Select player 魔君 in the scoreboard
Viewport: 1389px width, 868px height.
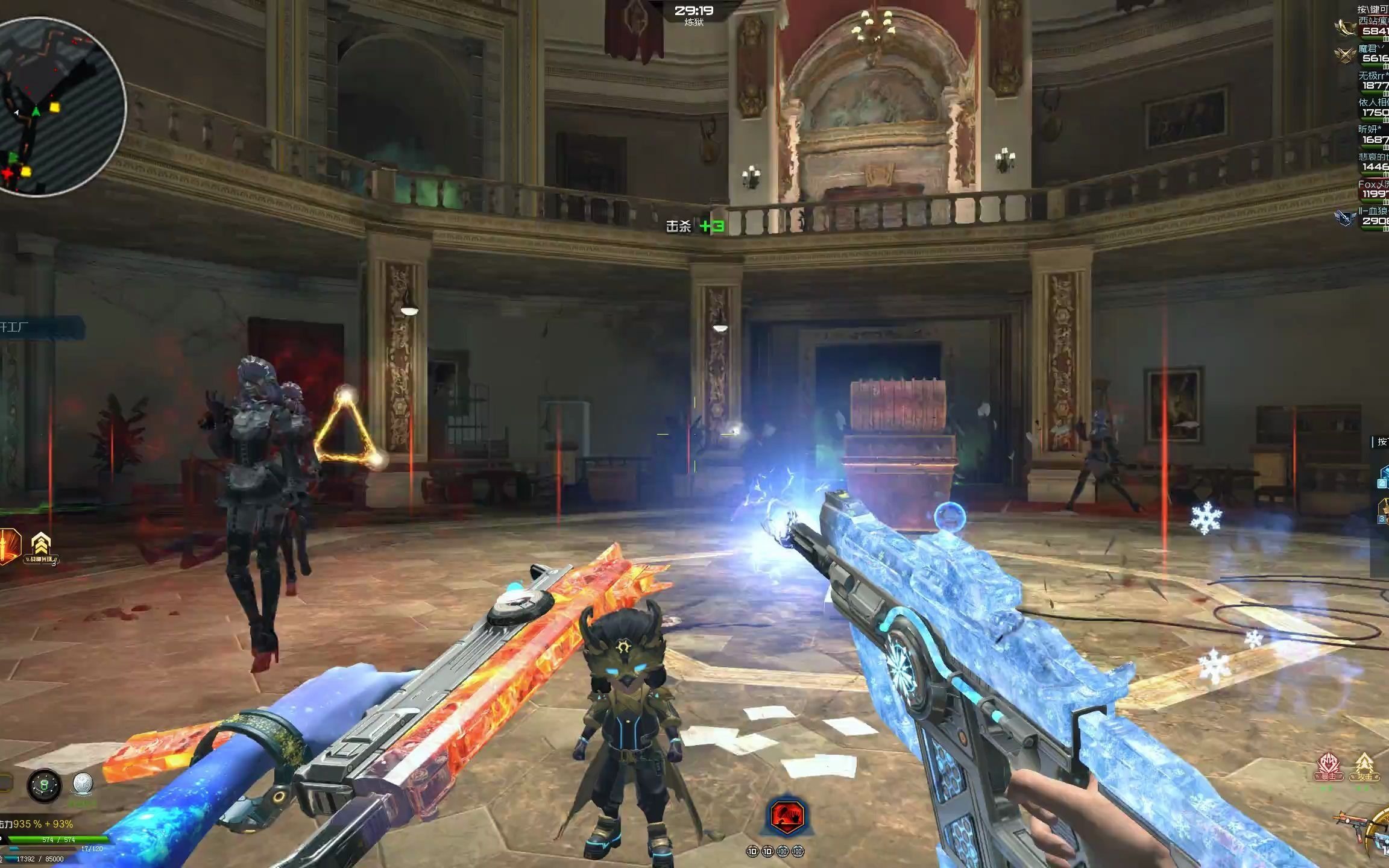tap(1371, 54)
